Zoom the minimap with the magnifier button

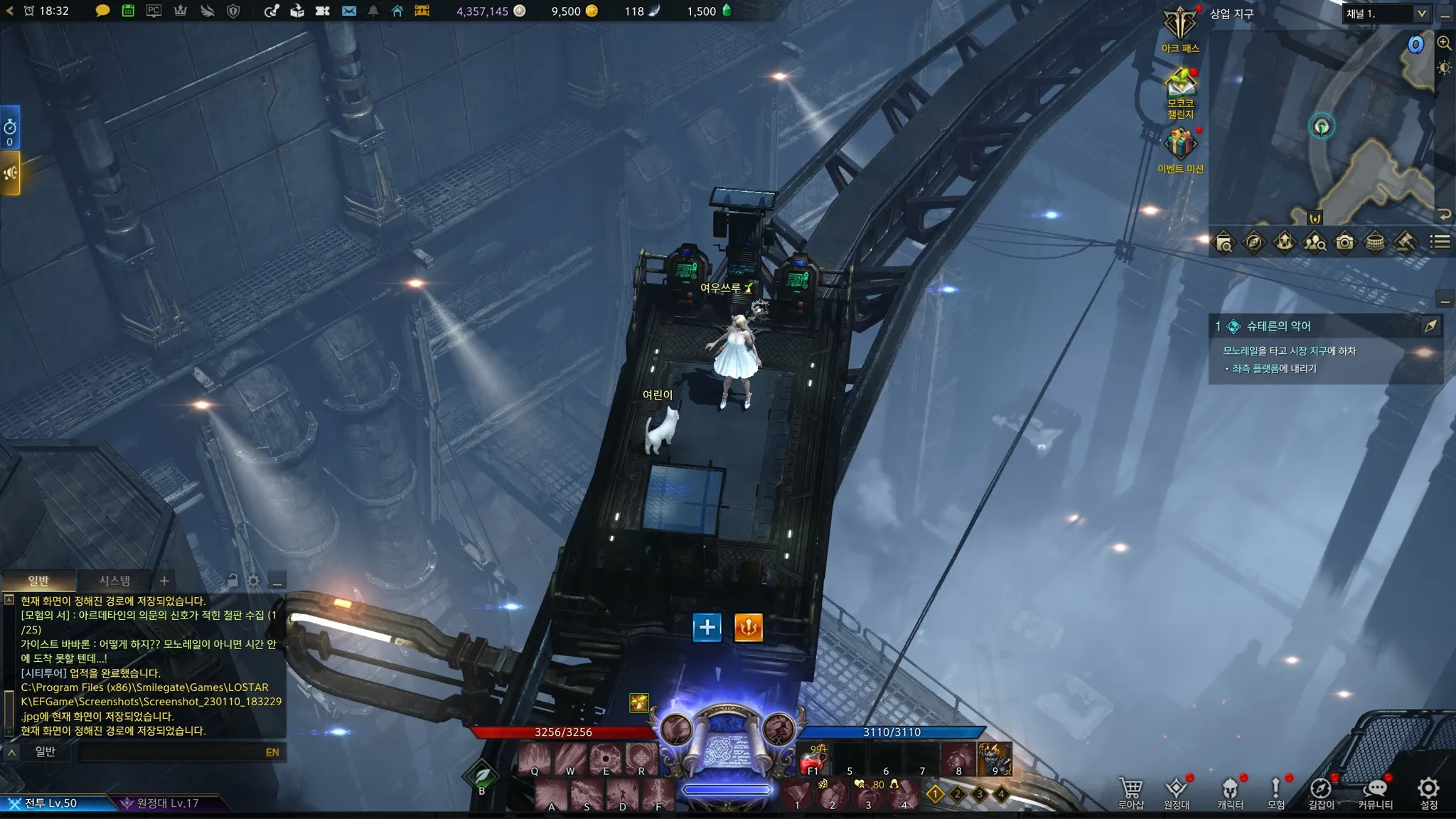tap(1444, 43)
